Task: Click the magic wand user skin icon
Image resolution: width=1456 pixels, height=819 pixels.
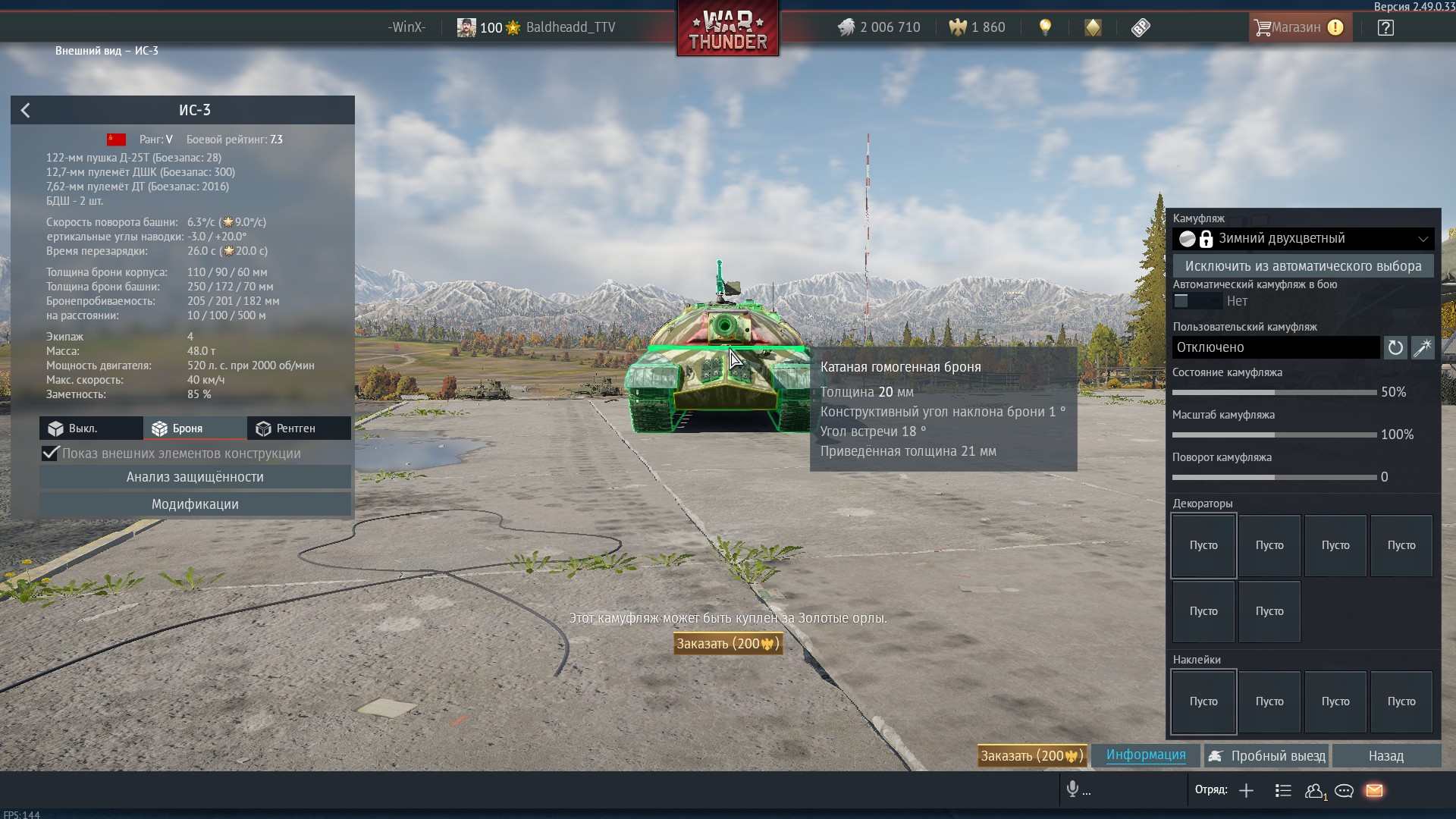Action: click(x=1422, y=348)
